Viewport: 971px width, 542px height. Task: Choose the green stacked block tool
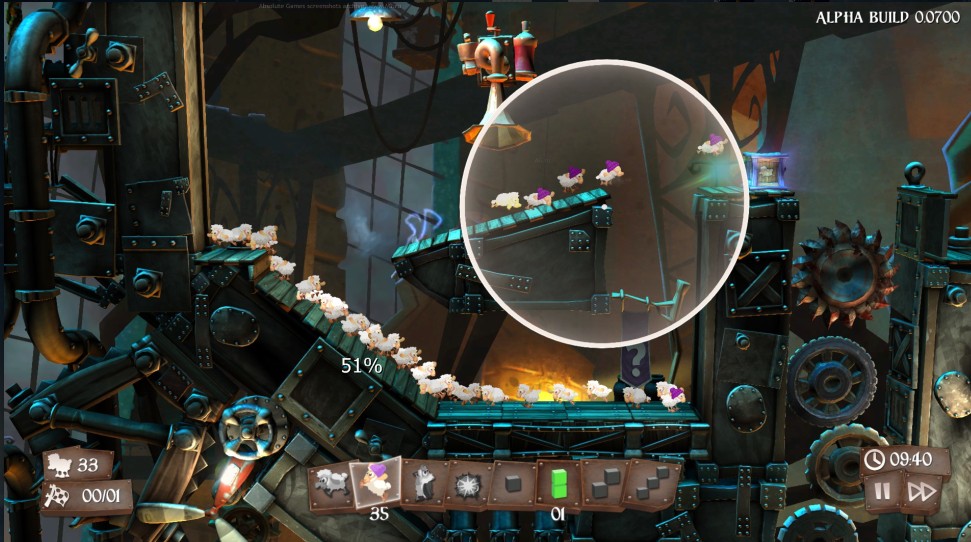click(557, 484)
